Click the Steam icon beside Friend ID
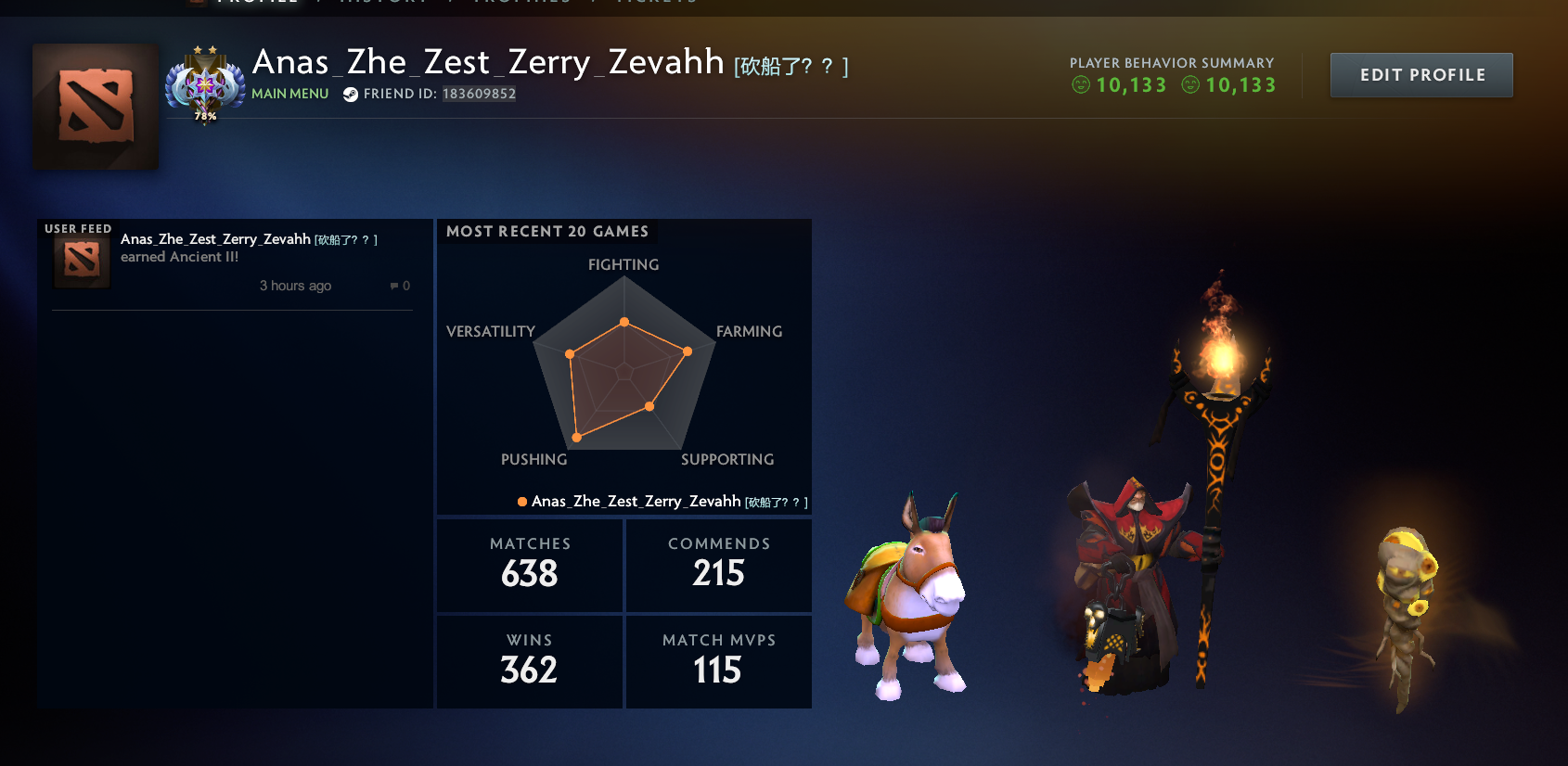This screenshot has height=766, width=1568. pos(349,93)
